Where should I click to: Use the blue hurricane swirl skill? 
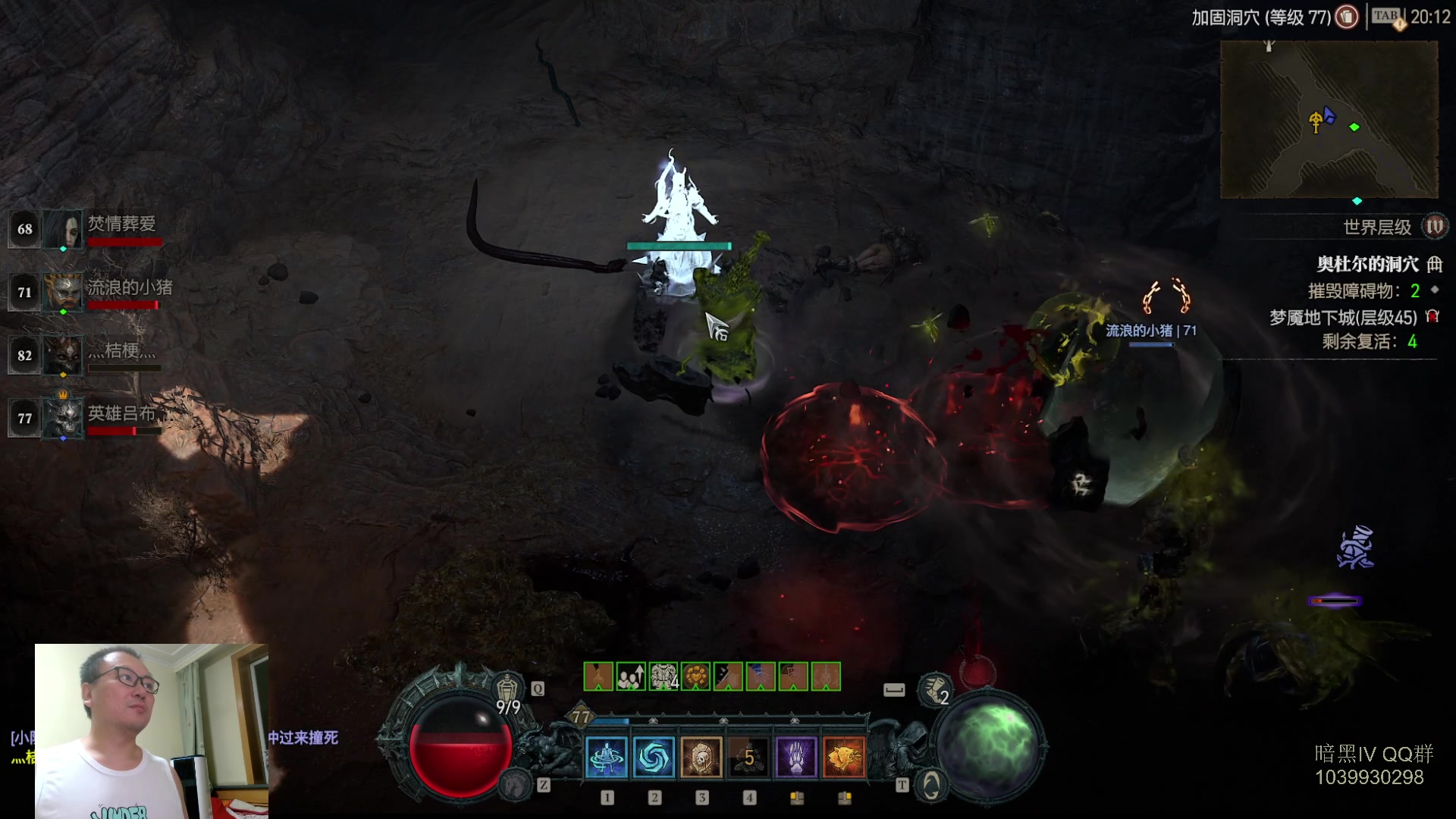(654, 757)
